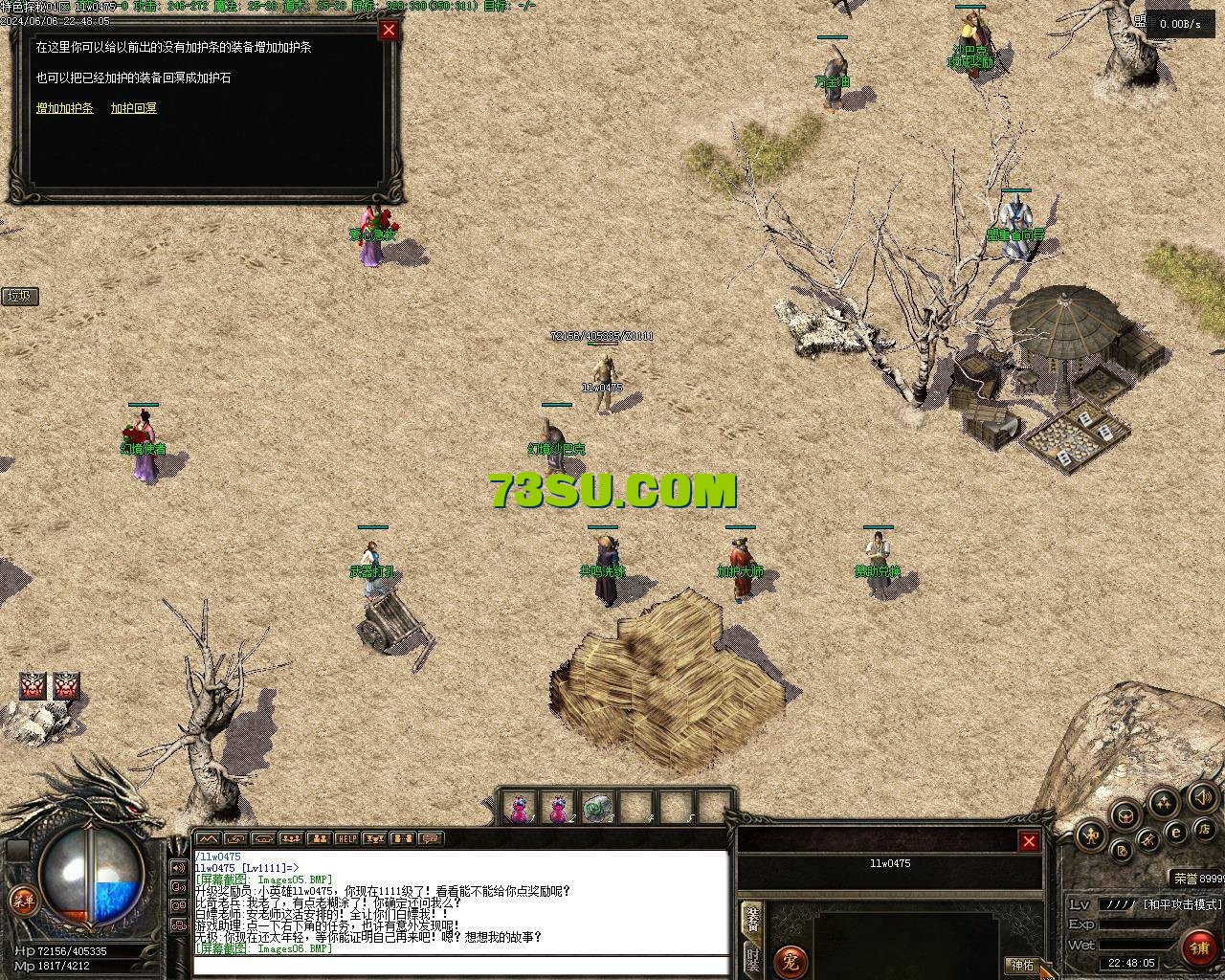Click the HELP button above the chat
The width and height of the screenshot is (1225, 980).
[346, 839]
